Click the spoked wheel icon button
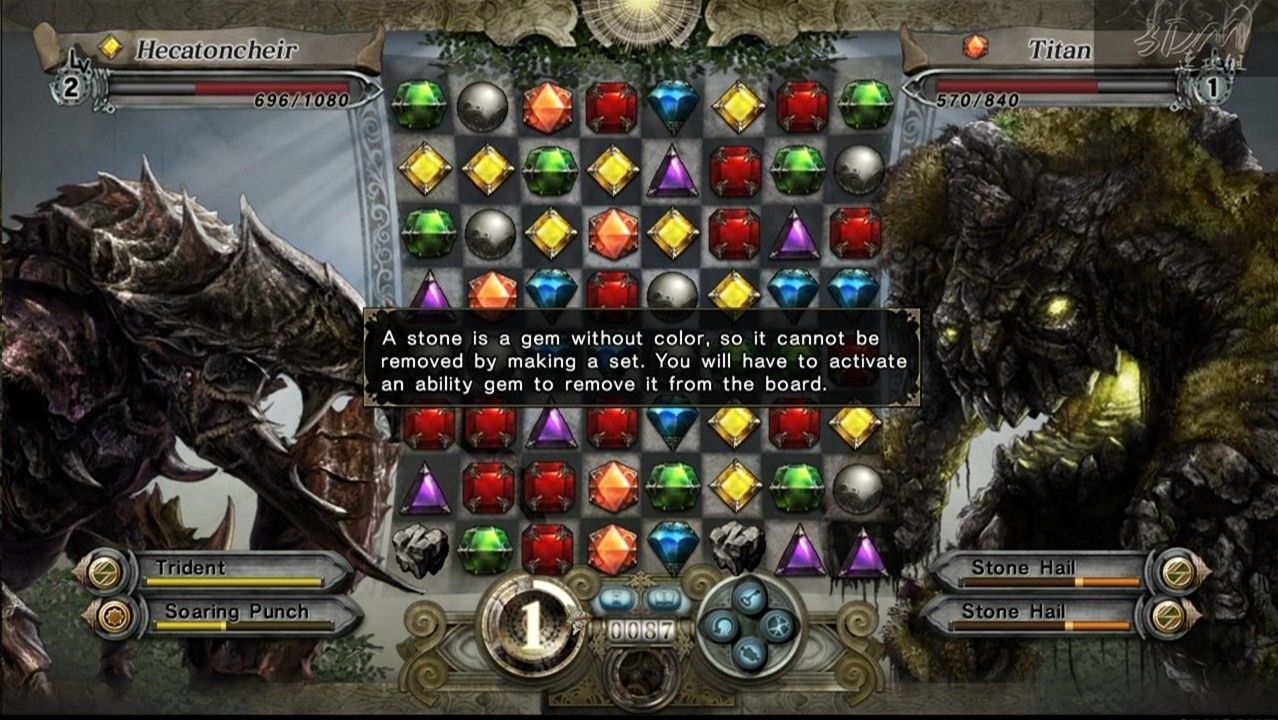This screenshot has height=720, width=1278. (x=776, y=627)
